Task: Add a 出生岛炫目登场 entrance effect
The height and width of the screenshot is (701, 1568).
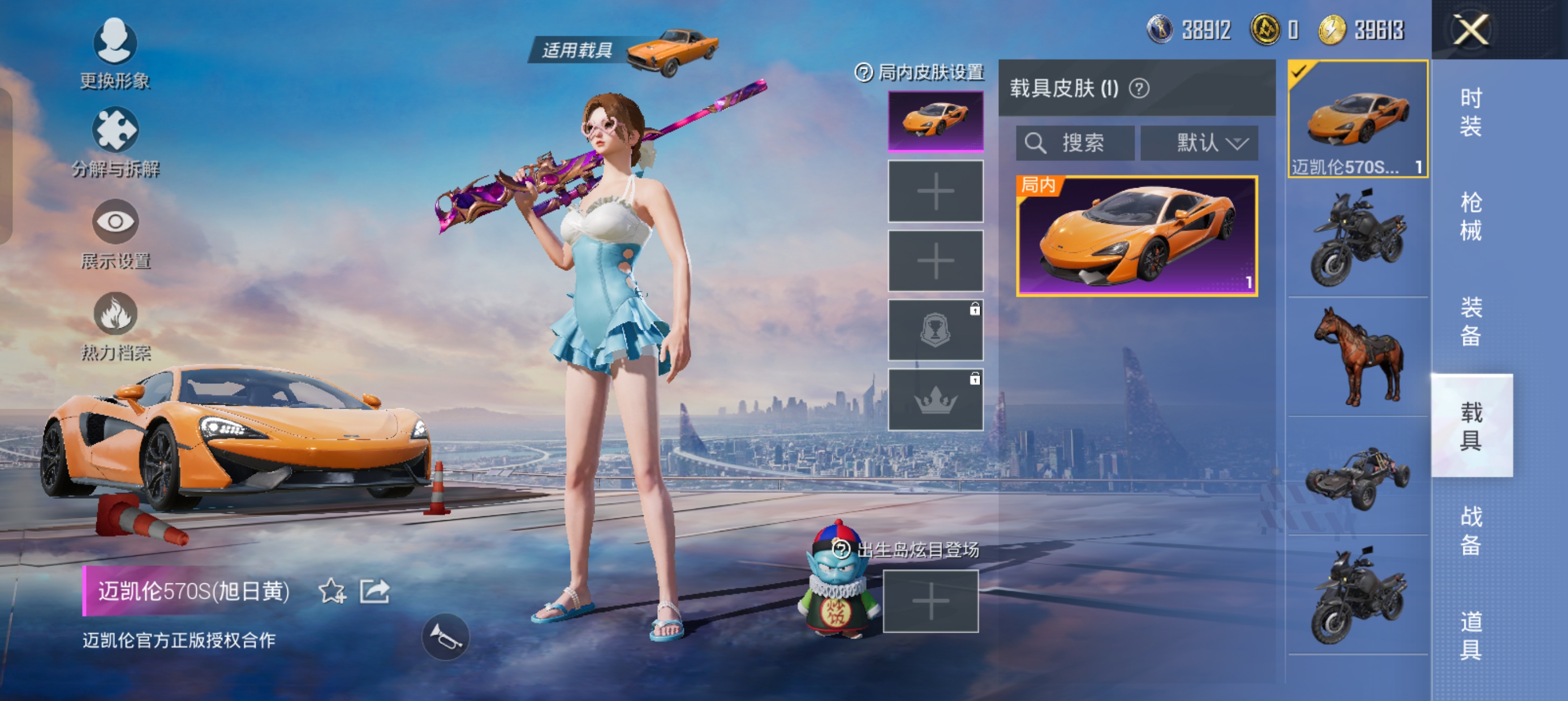Action: pyautogui.click(x=930, y=601)
